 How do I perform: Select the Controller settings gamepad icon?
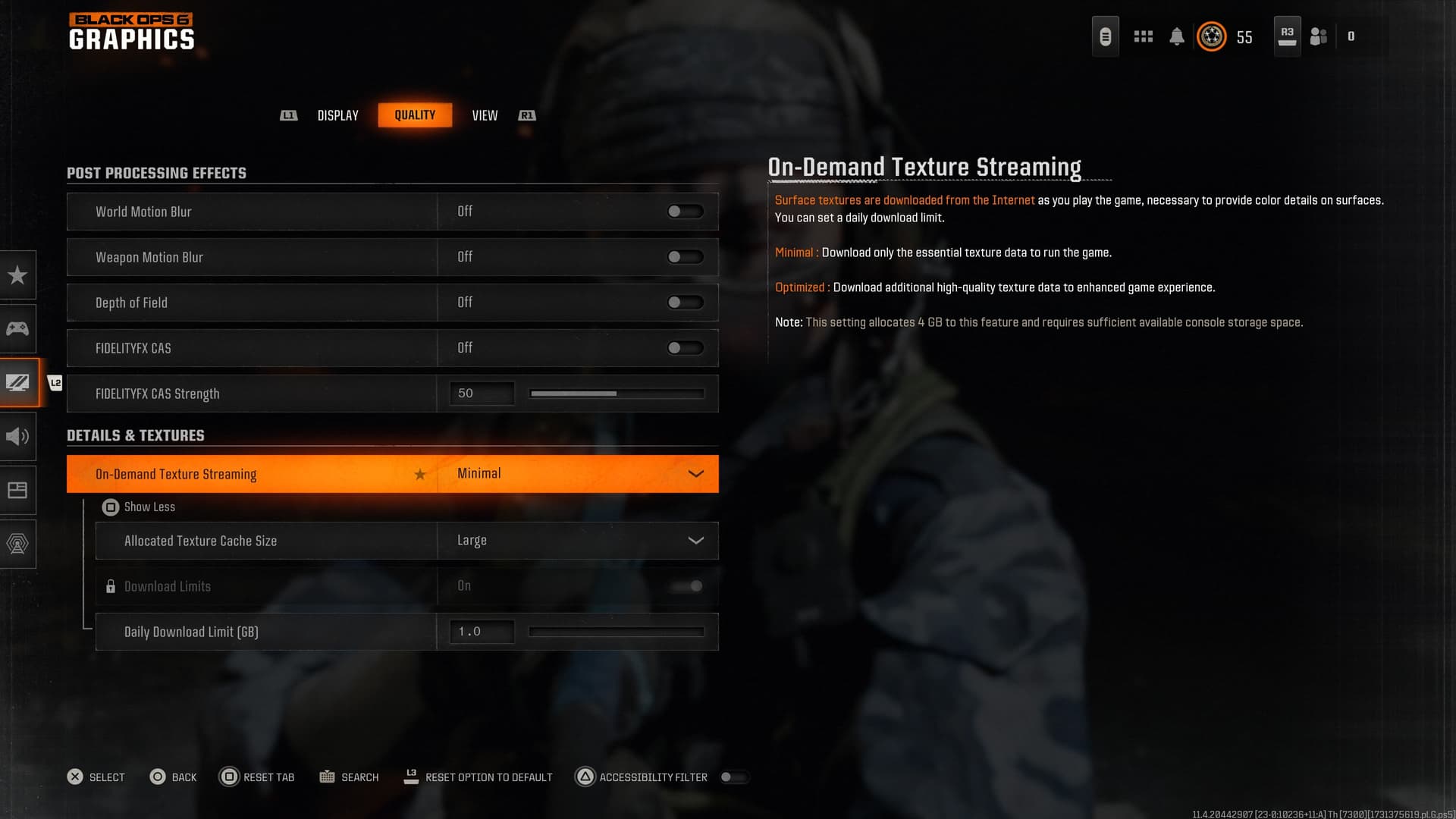tap(18, 328)
